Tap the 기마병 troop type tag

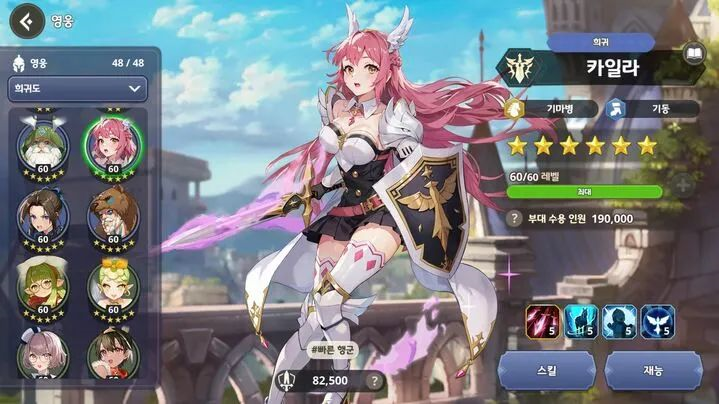(552, 108)
